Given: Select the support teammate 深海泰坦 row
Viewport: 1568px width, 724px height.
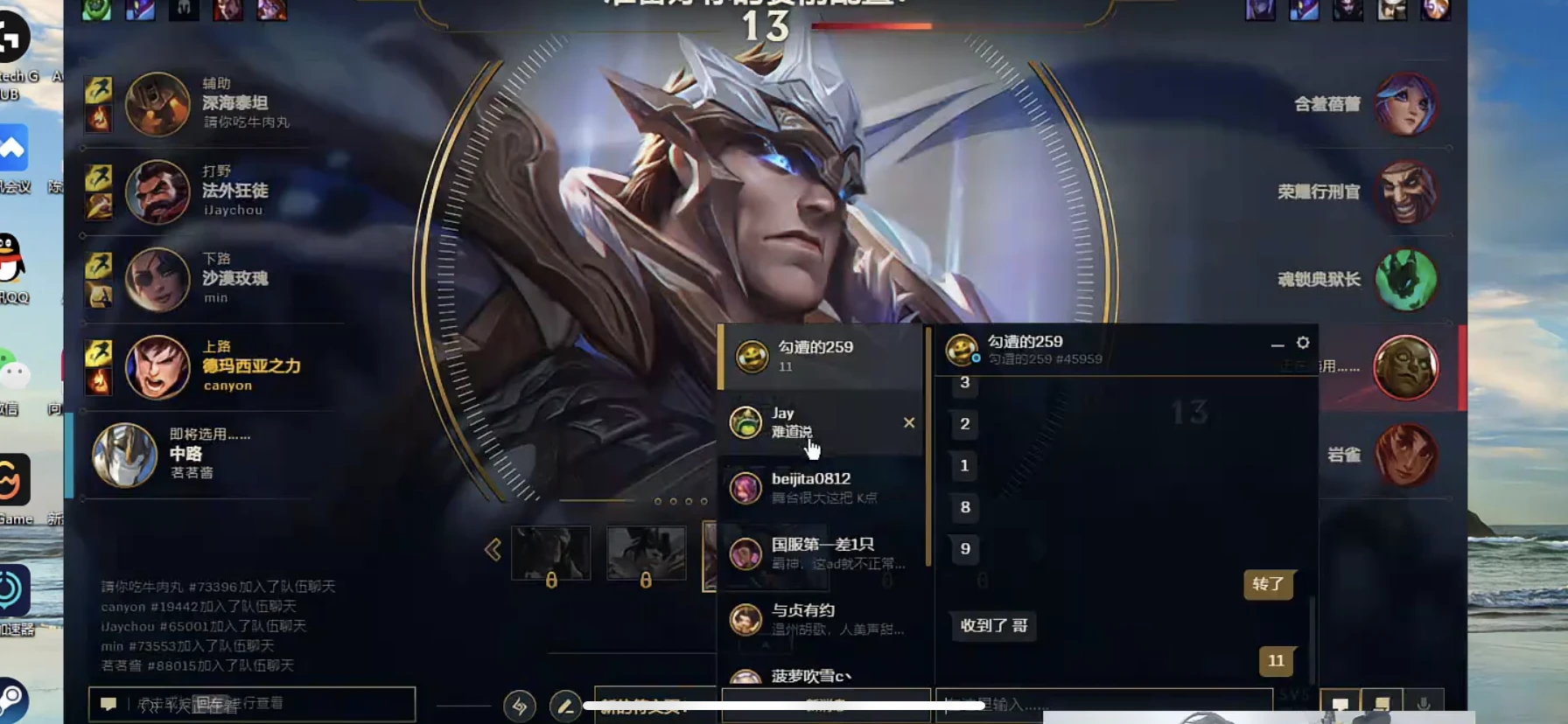Looking at the screenshot, I should click(210, 104).
